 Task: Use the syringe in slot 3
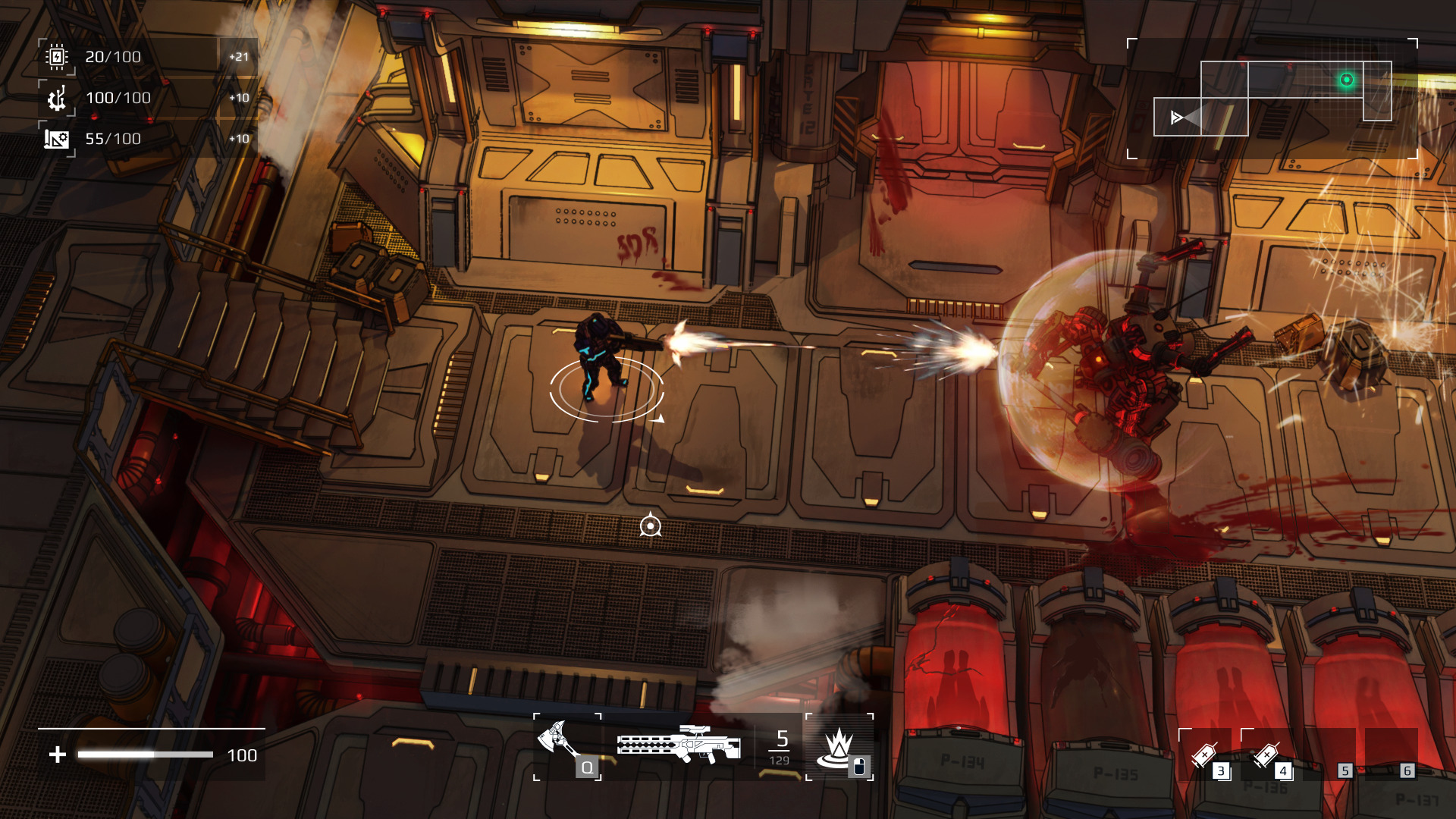pyautogui.click(x=1205, y=754)
